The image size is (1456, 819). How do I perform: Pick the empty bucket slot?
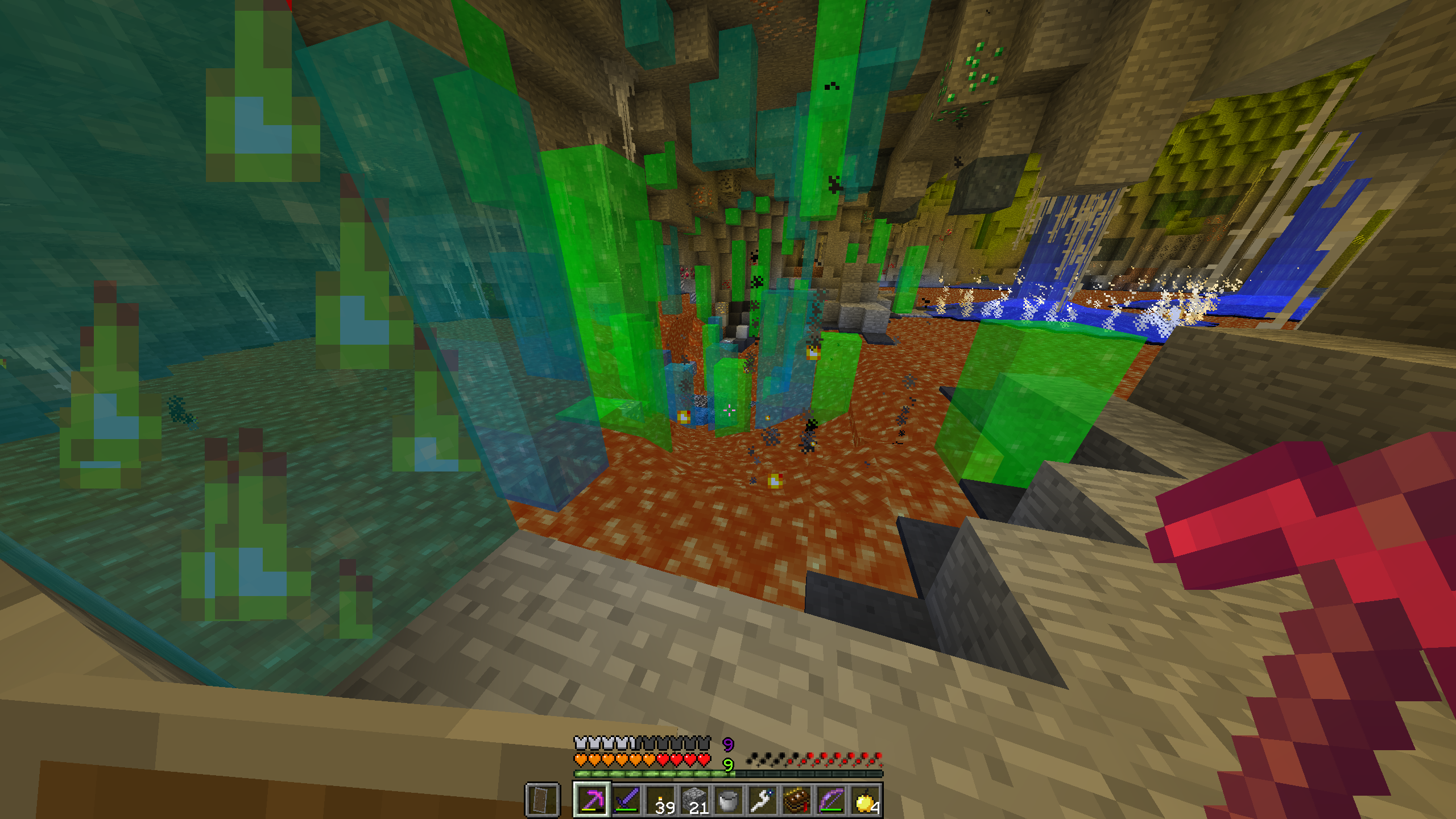(x=729, y=800)
